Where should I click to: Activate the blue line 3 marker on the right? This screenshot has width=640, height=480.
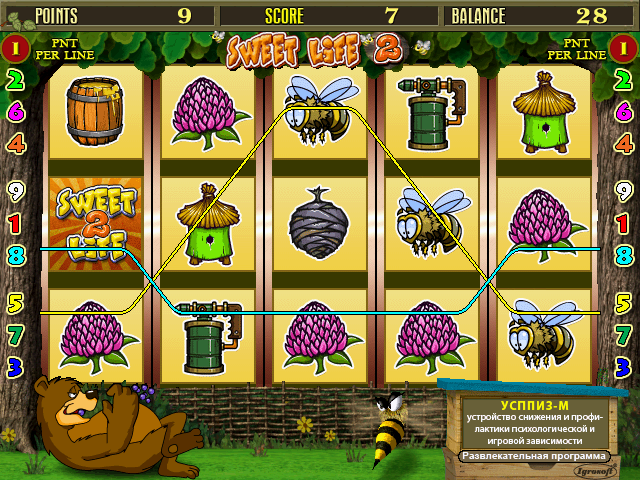[624, 366]
